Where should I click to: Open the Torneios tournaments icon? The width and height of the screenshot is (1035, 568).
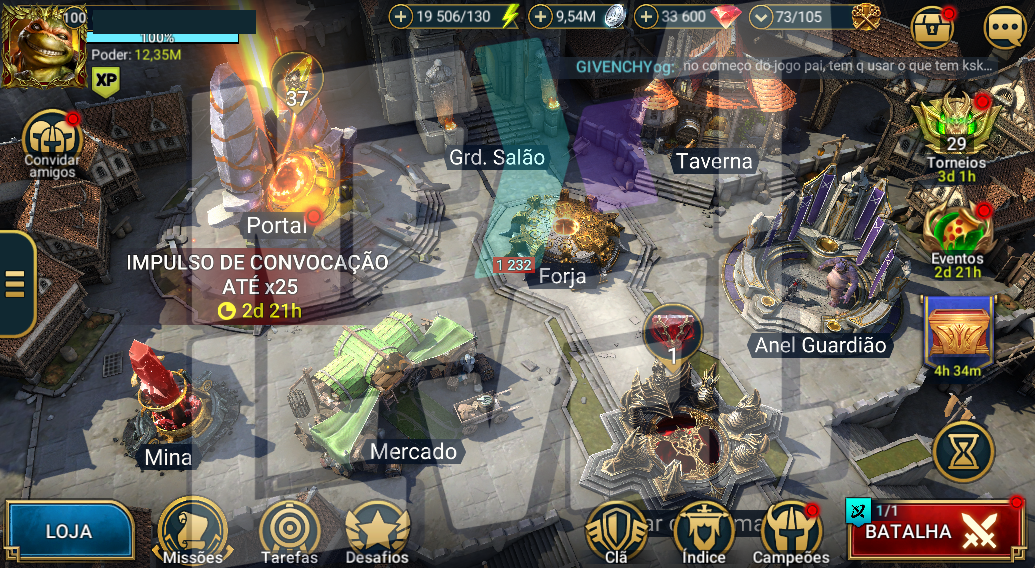coord(956,130)
